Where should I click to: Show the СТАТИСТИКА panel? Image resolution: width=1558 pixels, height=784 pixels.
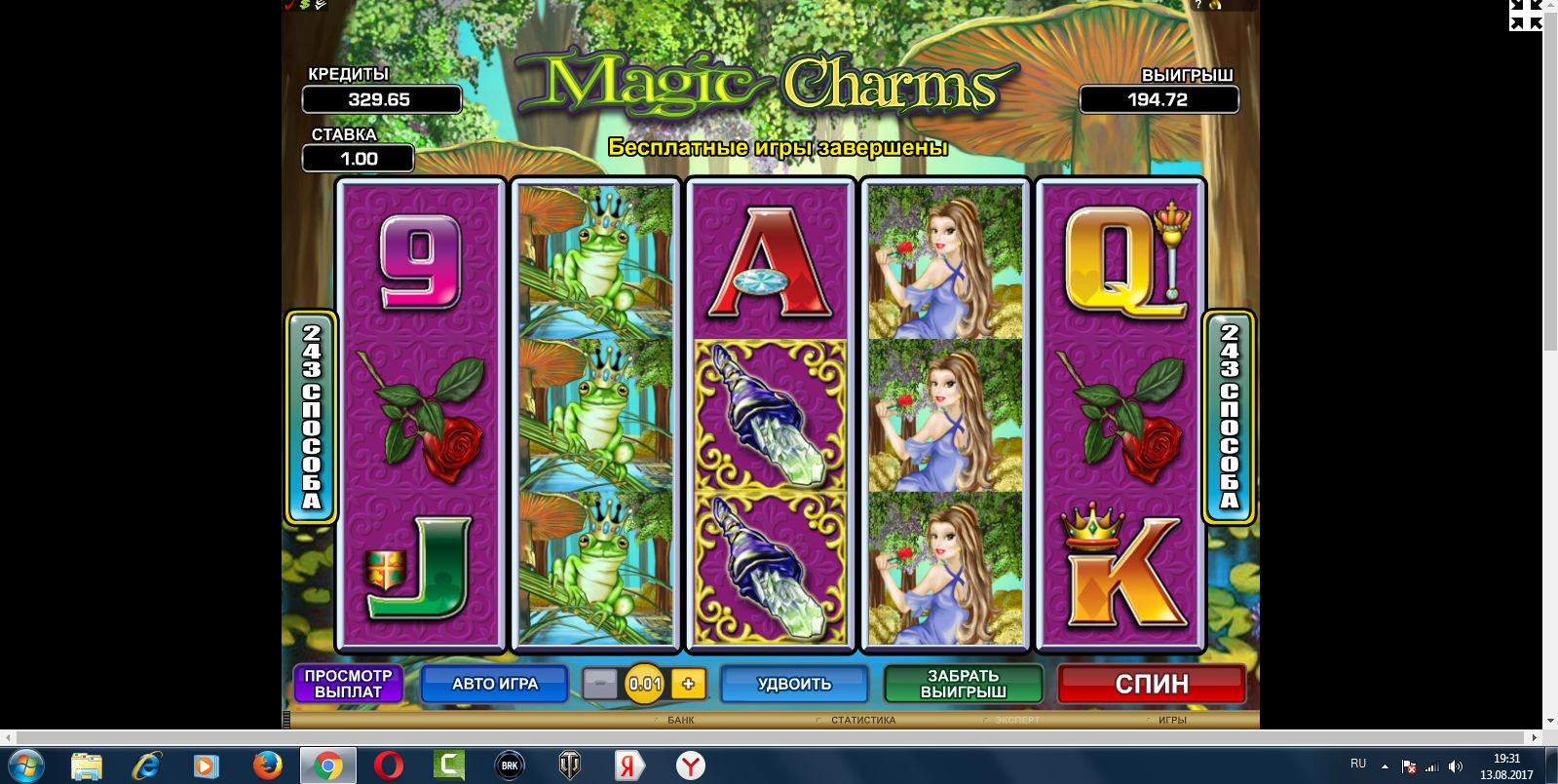(x=862, y=721)
